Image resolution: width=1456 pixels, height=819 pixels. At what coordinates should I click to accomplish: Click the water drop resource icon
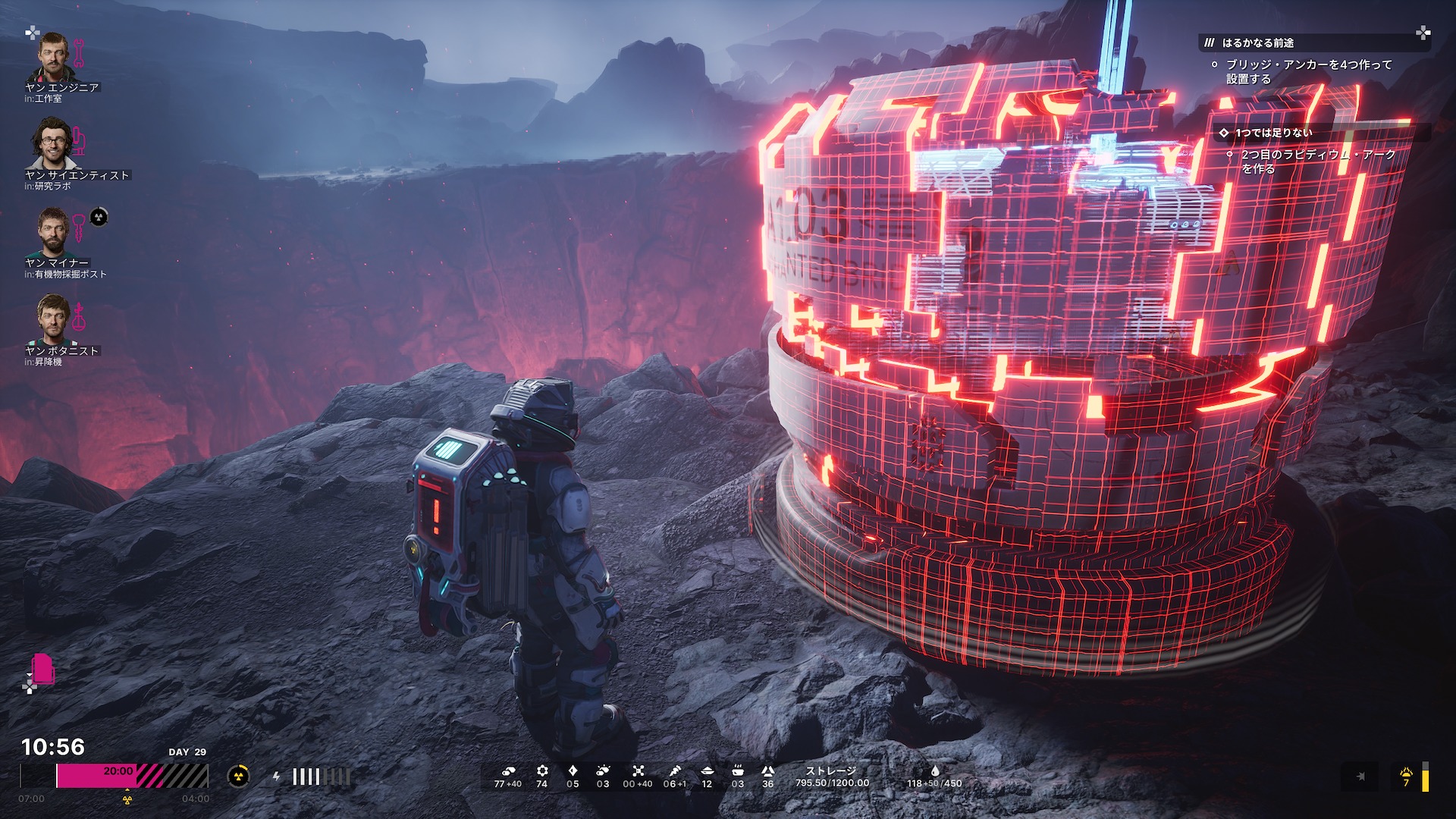(934, 770)
